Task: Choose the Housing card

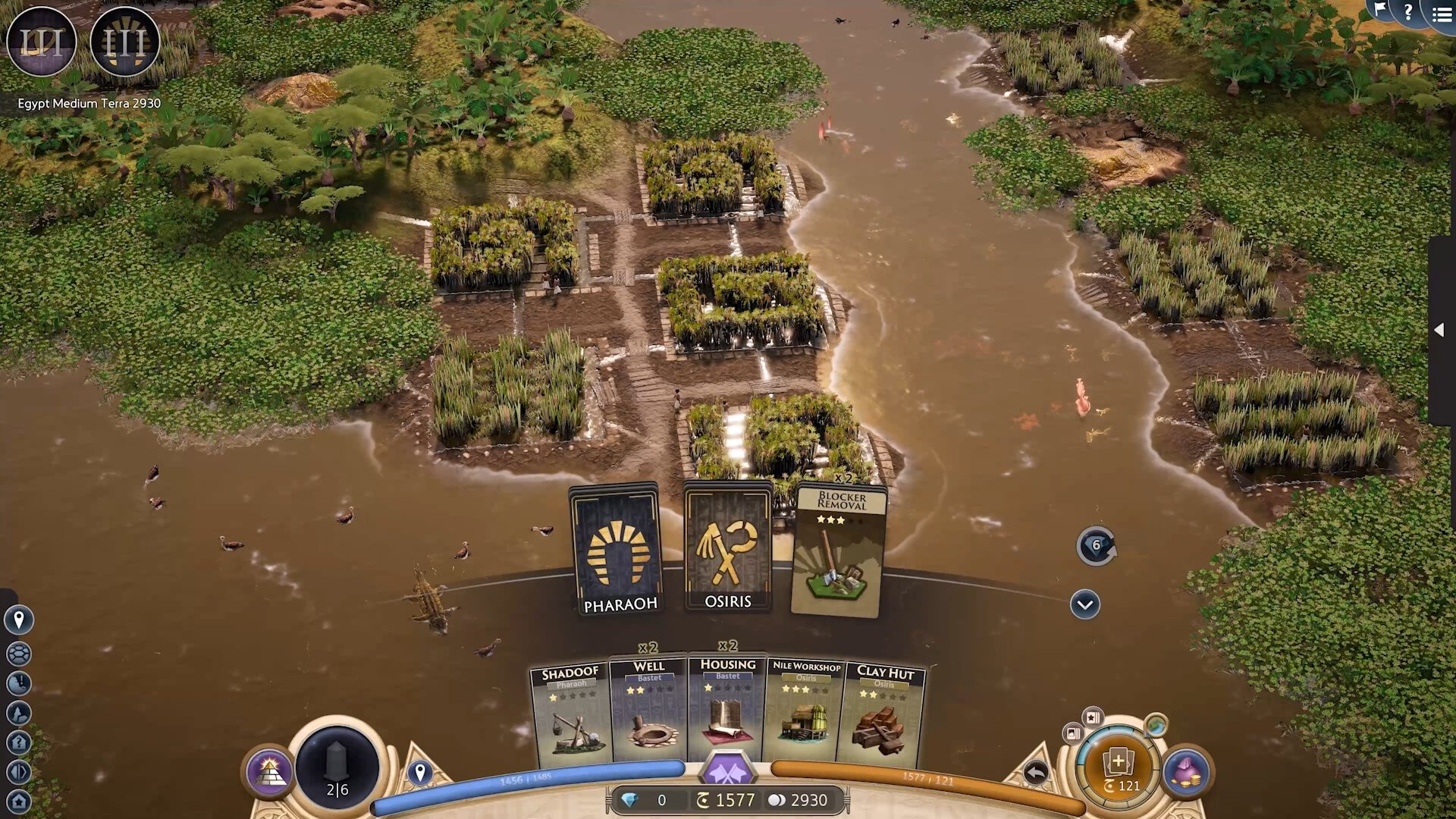Action: [x=727, y=709]
